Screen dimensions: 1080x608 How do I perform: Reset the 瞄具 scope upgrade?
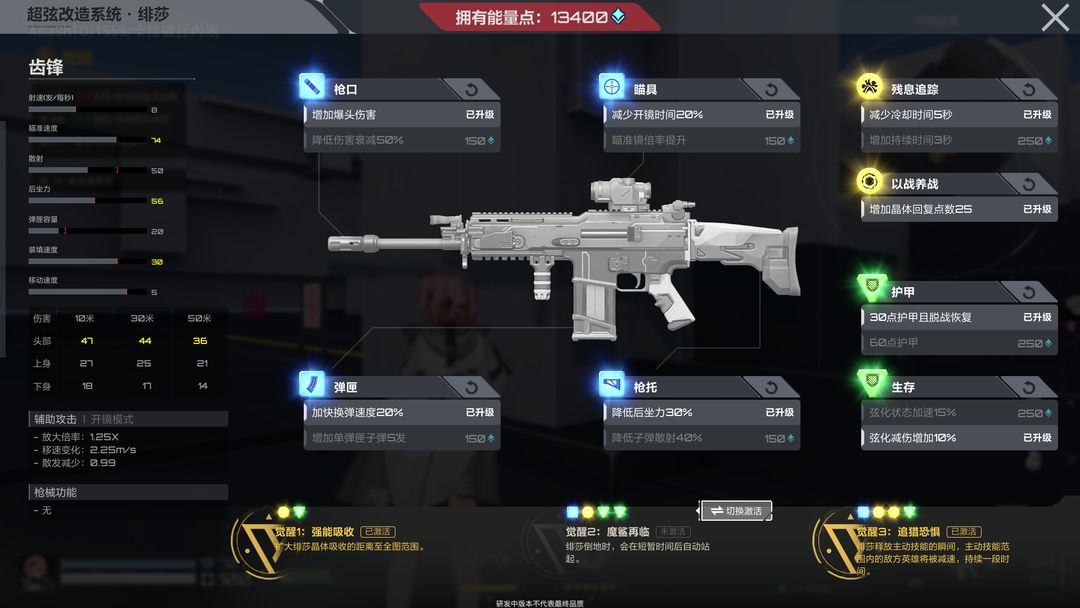pos(772,90)
